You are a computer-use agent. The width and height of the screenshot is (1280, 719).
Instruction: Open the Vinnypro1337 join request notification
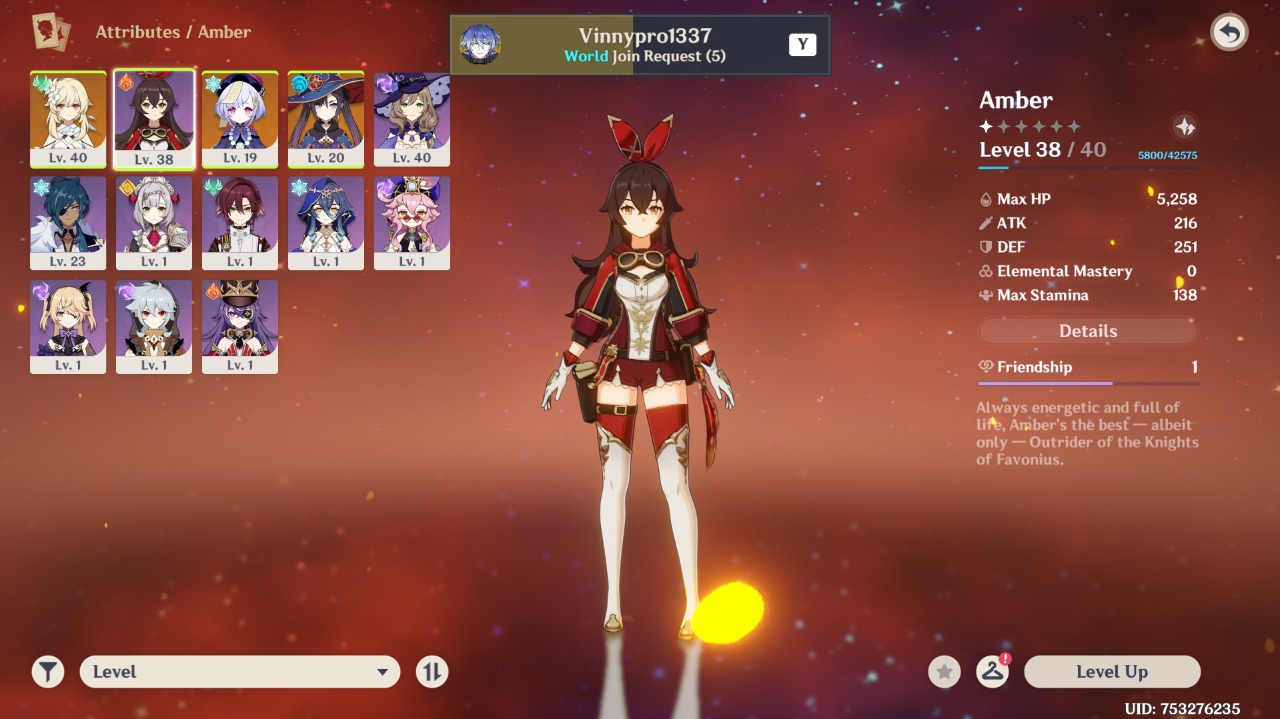tap(640, 45)
